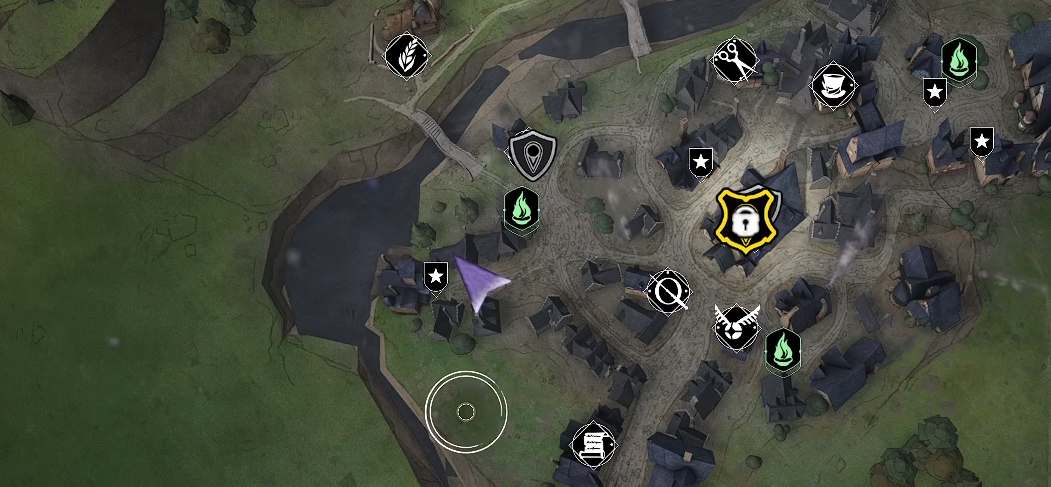Image resolution: width=1051 pixels, height=487 pixels.
Task: Select the star marker beside the purple arrow
Action: [x=435, y=276]
